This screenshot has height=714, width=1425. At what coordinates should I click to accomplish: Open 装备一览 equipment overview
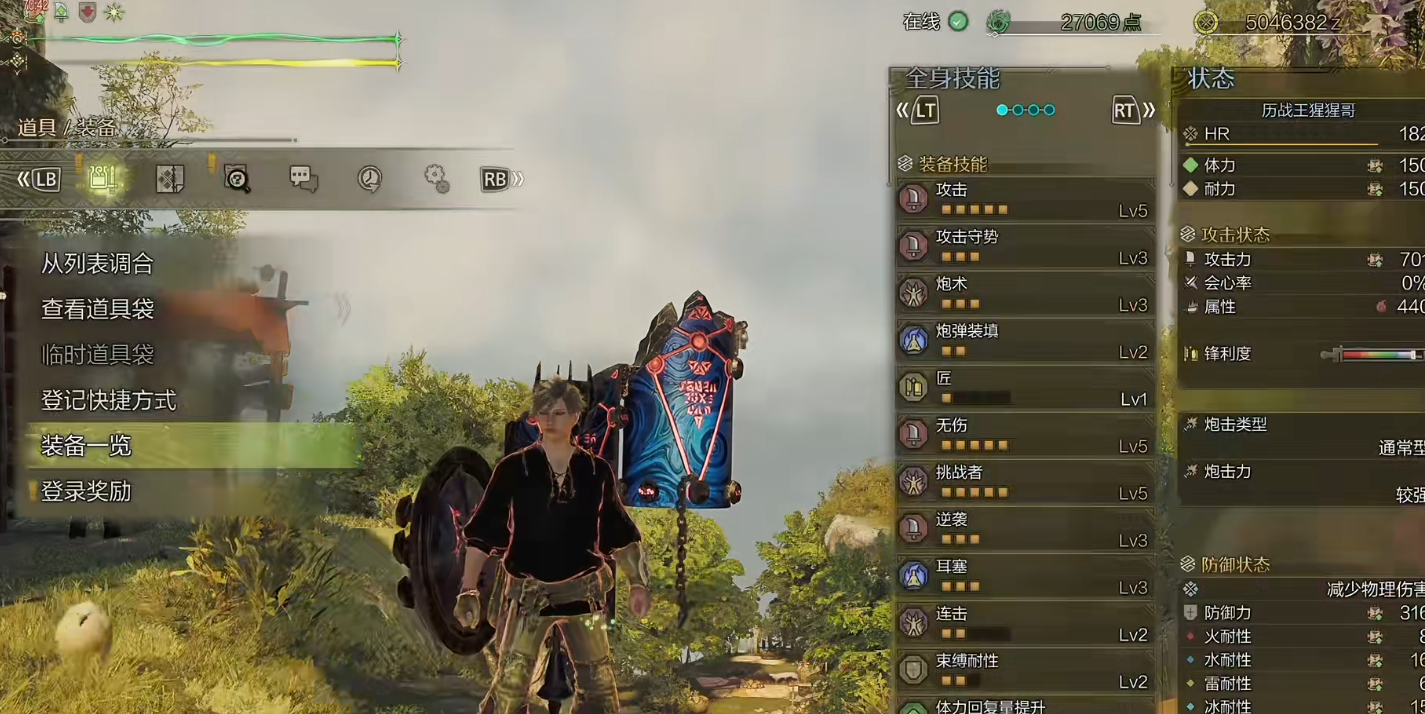(x=86, y=446)
